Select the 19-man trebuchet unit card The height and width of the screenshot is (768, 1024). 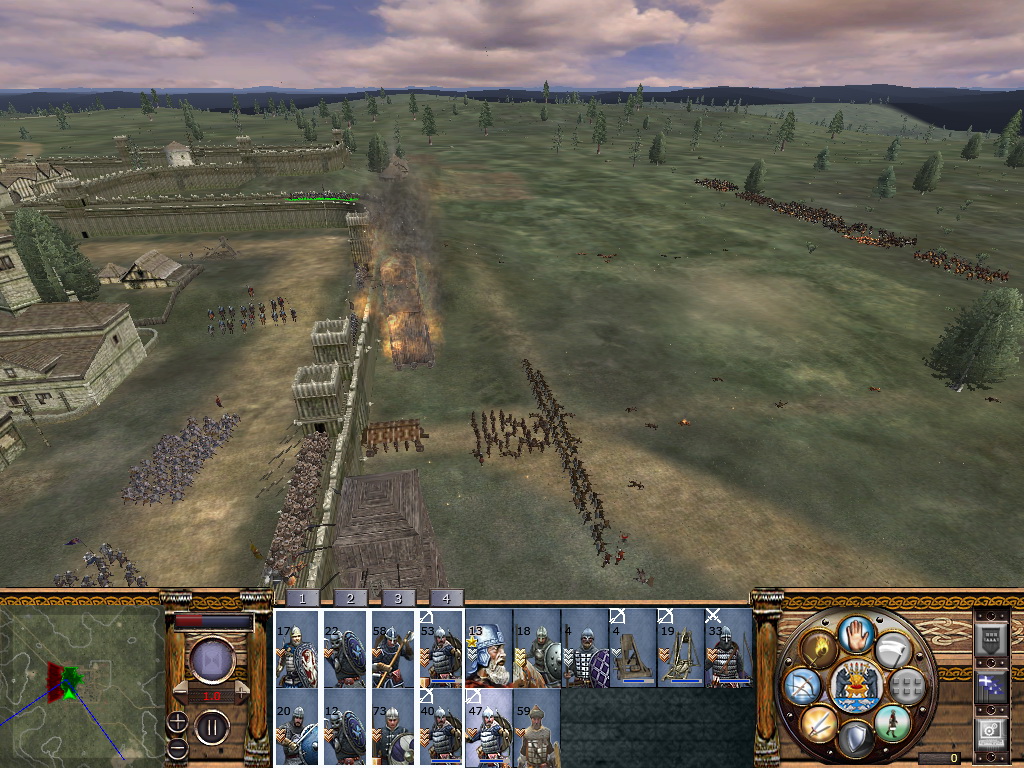coord(680,650)
